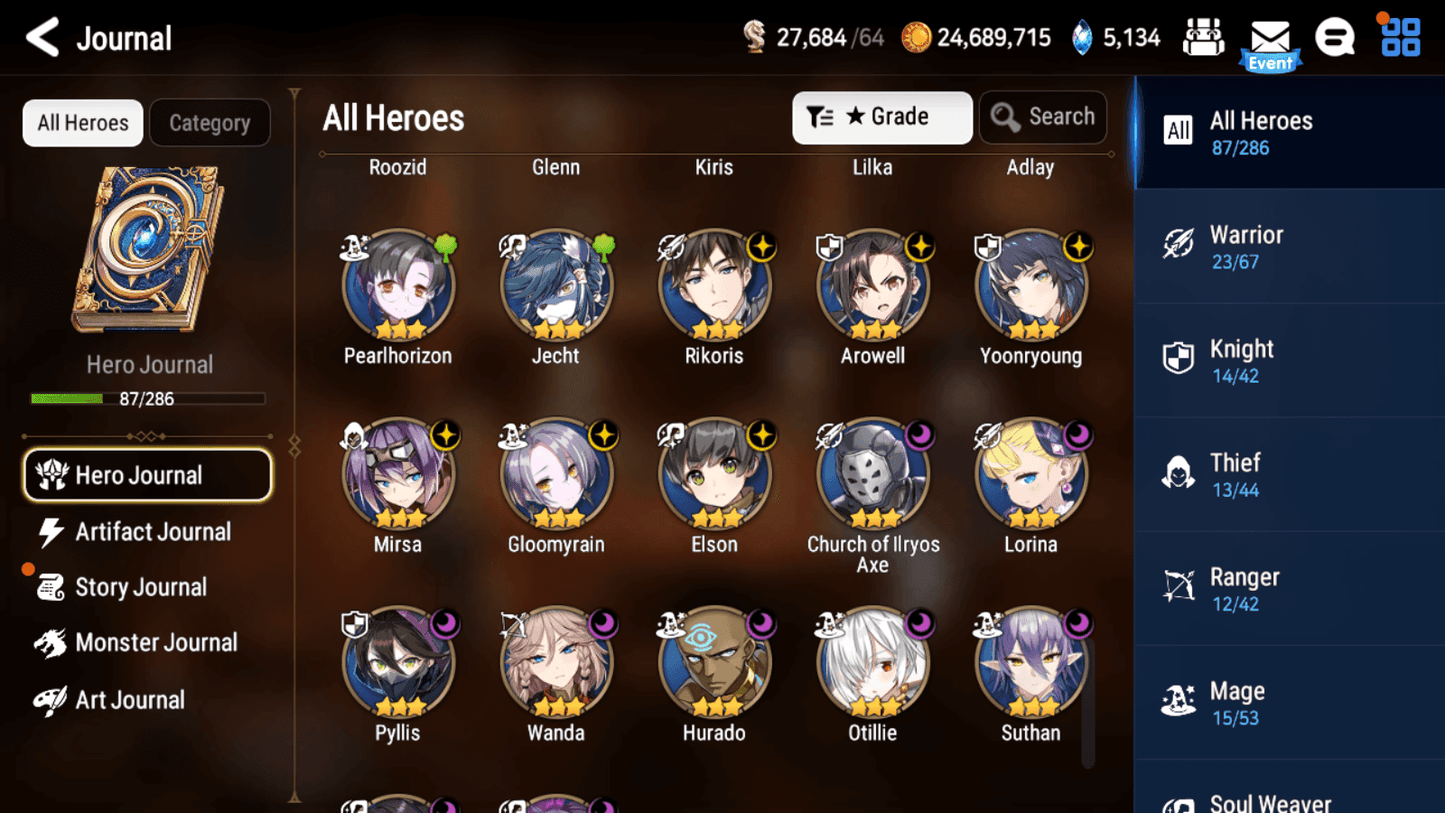
Task: Open the Monster Journal
Action: [147, 643]
